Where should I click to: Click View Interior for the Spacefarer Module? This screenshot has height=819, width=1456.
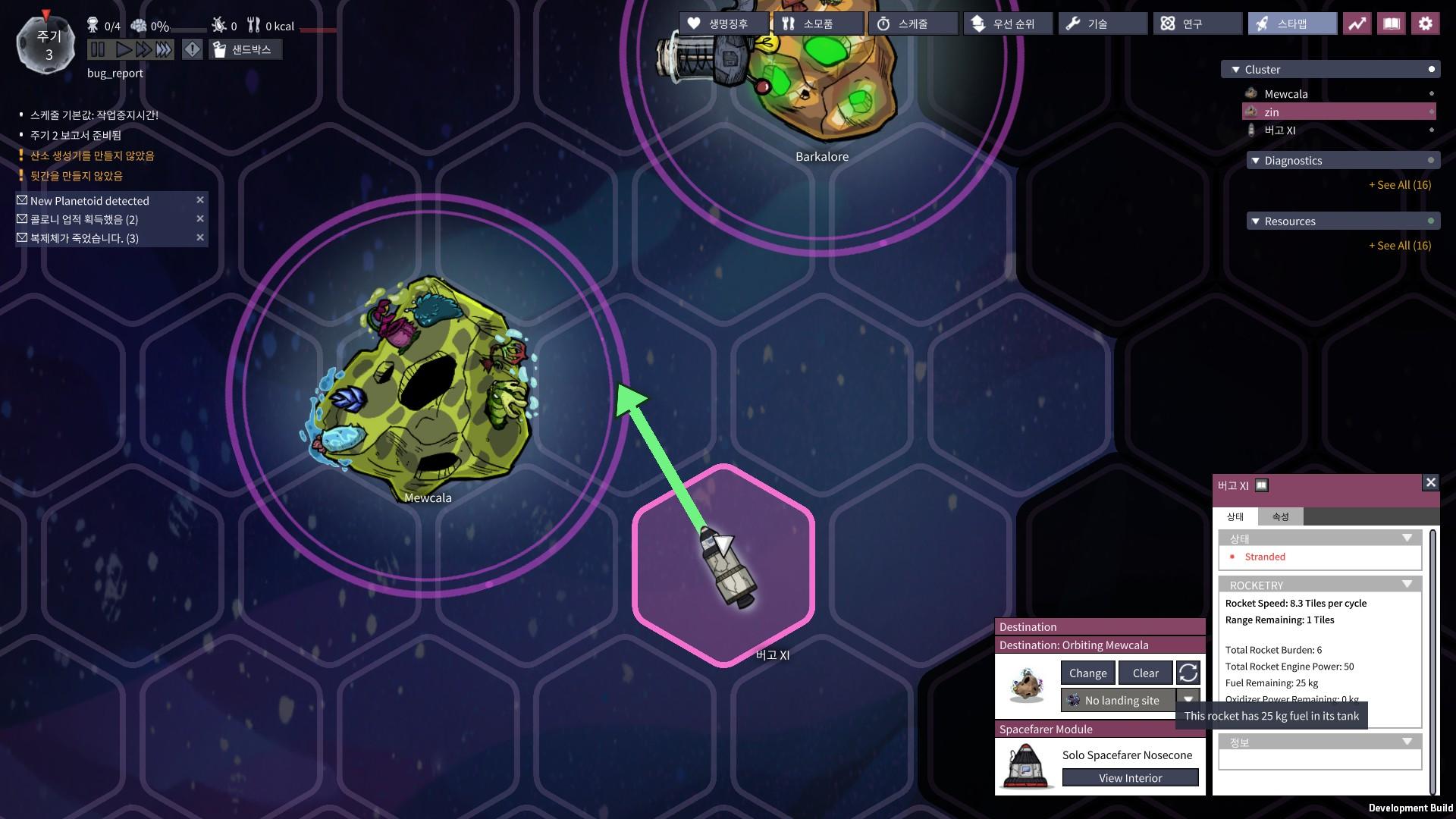pos(1129,777)
